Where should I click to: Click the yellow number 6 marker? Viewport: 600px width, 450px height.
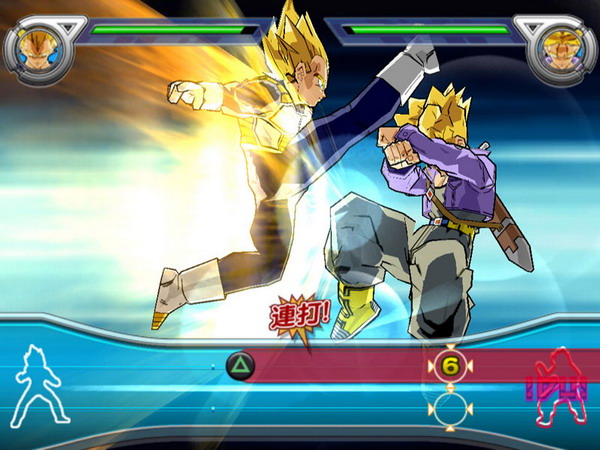(x=450, y=367)
